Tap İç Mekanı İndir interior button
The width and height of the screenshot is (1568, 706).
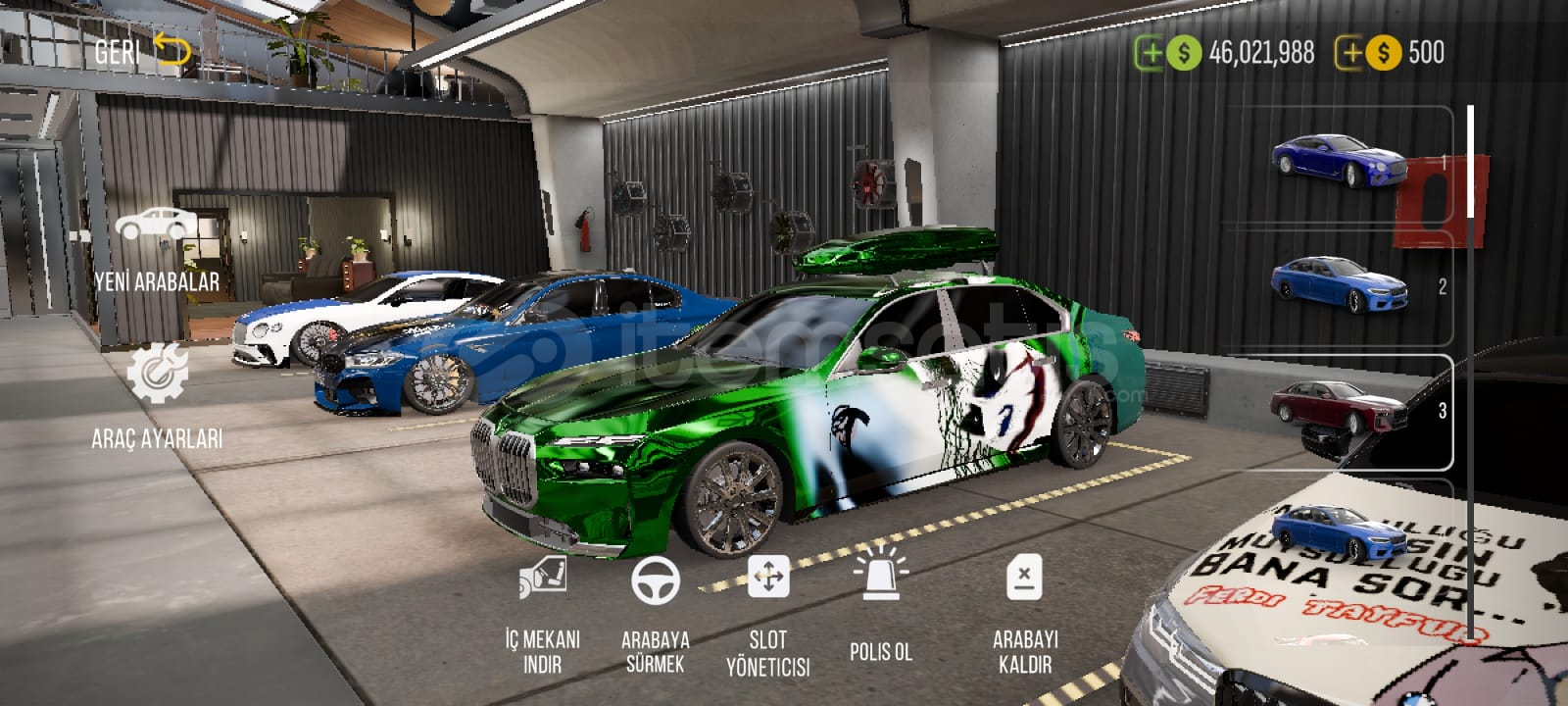pos(543,615)
